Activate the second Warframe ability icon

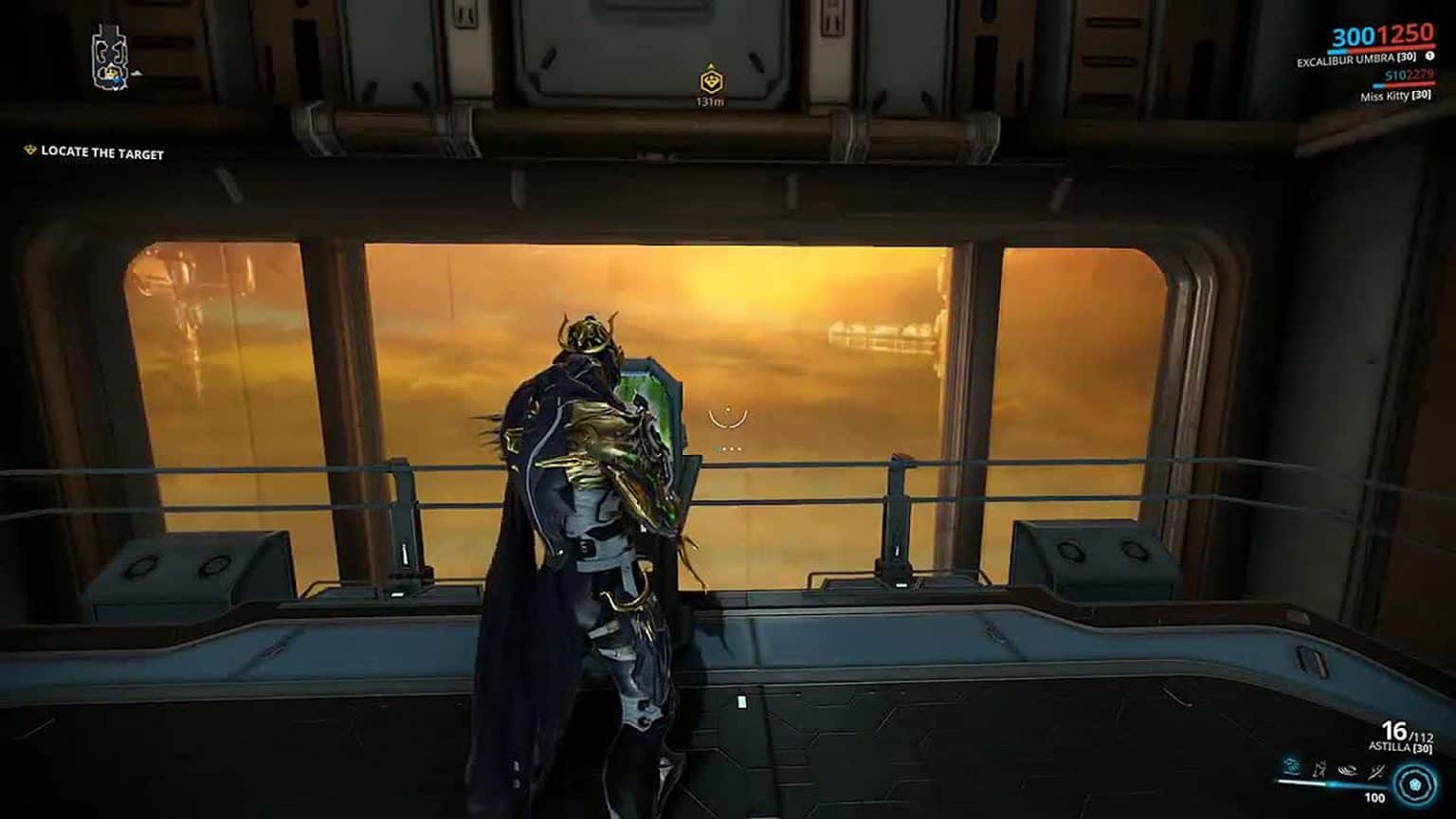pyautogui.click(x=1319, y=768)
